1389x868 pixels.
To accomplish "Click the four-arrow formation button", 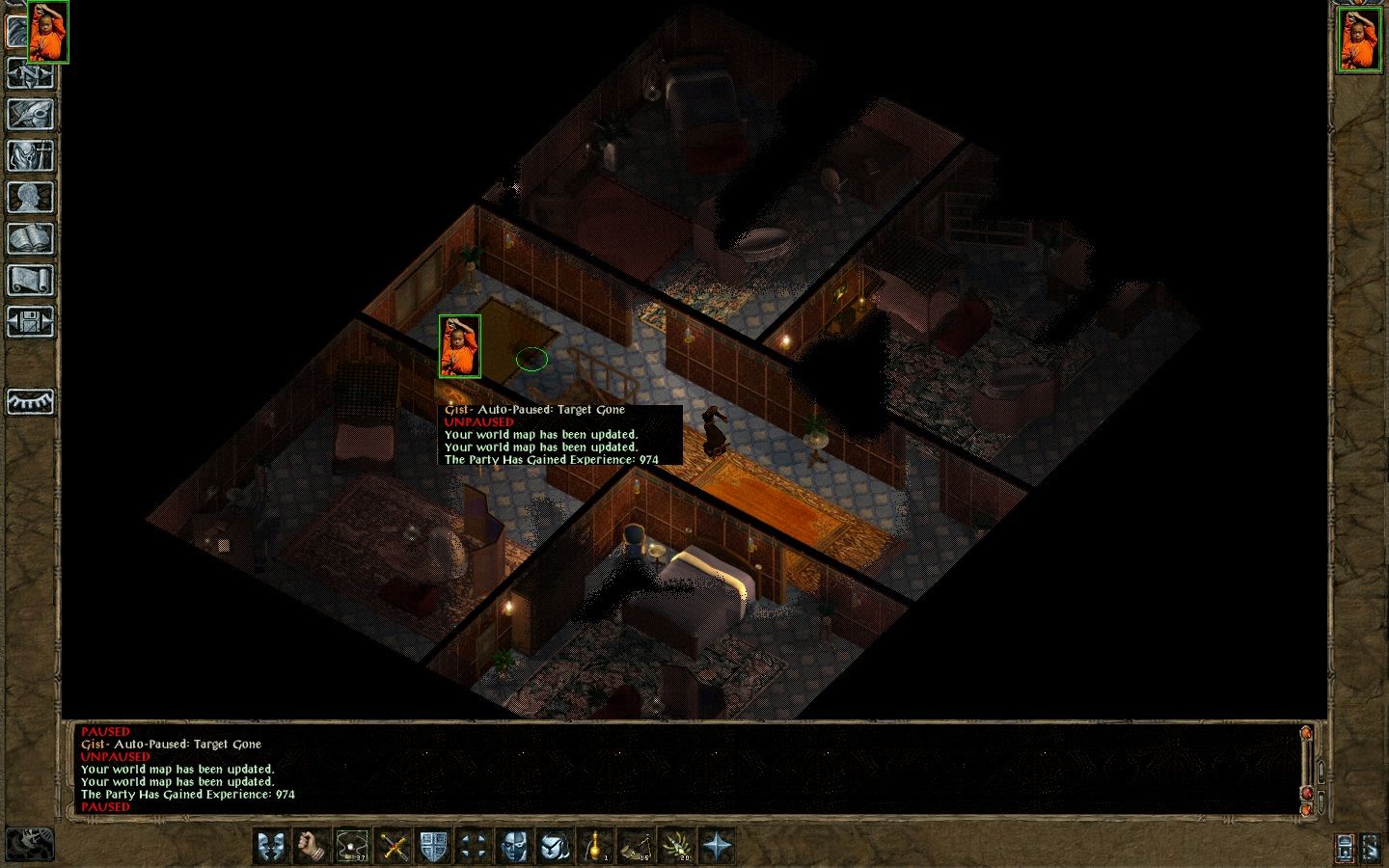I will 474,847.
